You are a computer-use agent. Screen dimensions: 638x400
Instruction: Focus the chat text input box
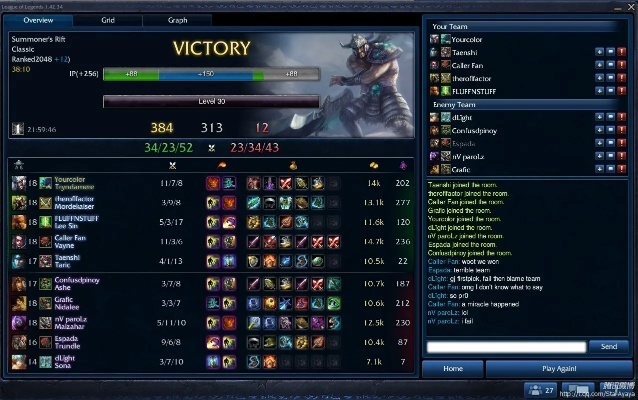coord(504,346)
